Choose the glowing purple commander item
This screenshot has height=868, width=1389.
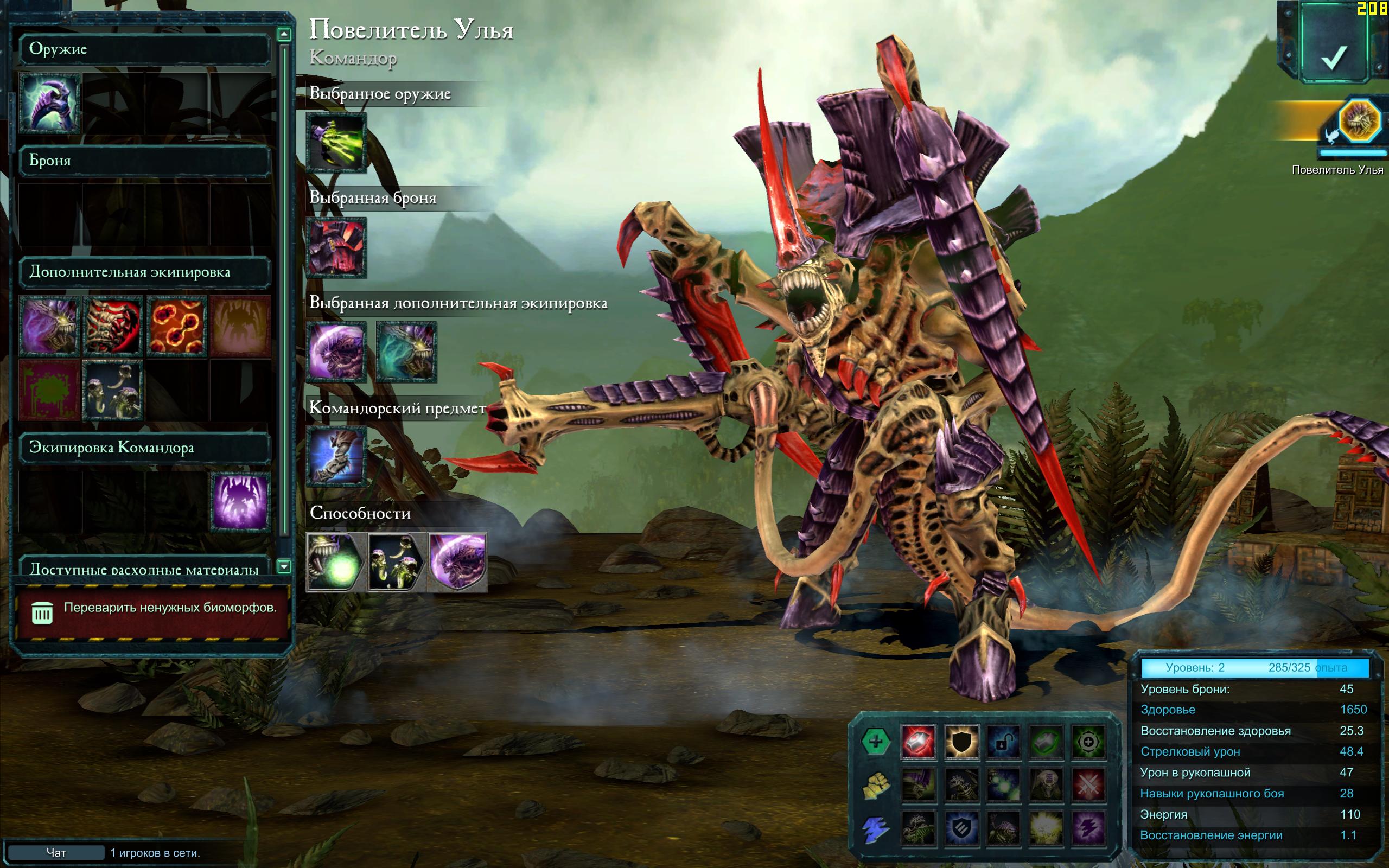pos(240,502)
